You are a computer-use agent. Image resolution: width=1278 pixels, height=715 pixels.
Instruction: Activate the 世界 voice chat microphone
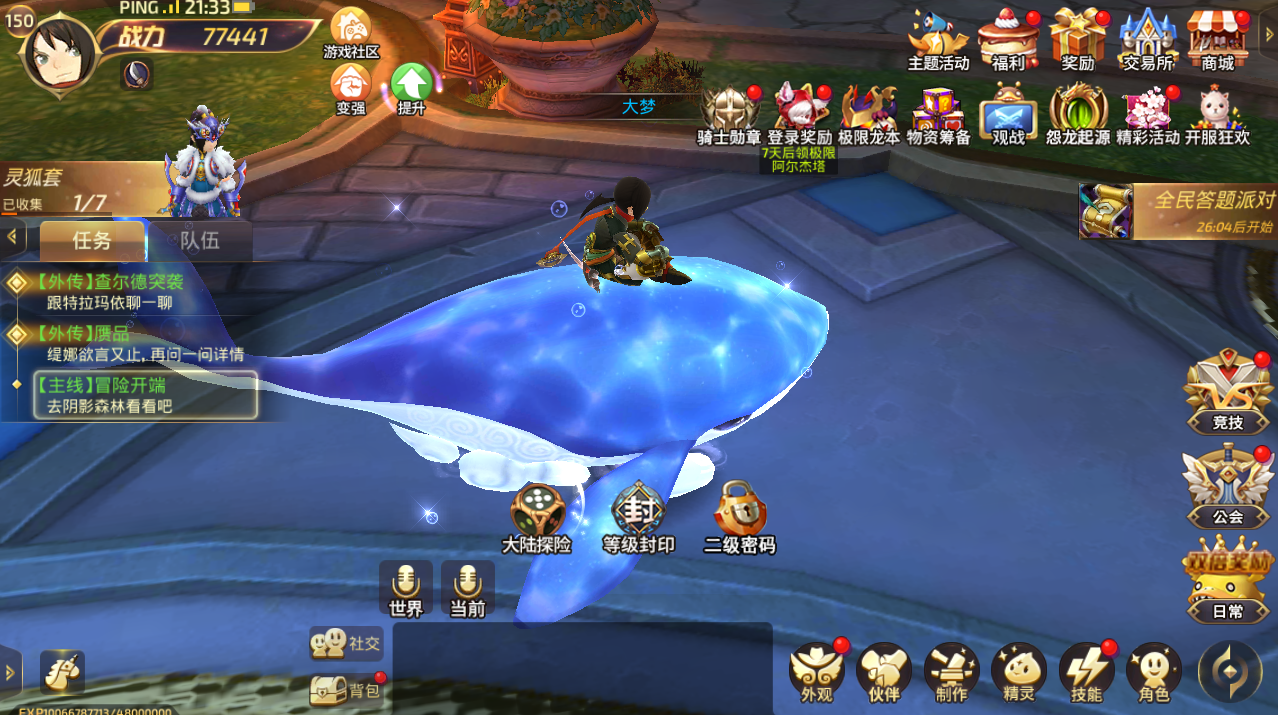point(406,588)
